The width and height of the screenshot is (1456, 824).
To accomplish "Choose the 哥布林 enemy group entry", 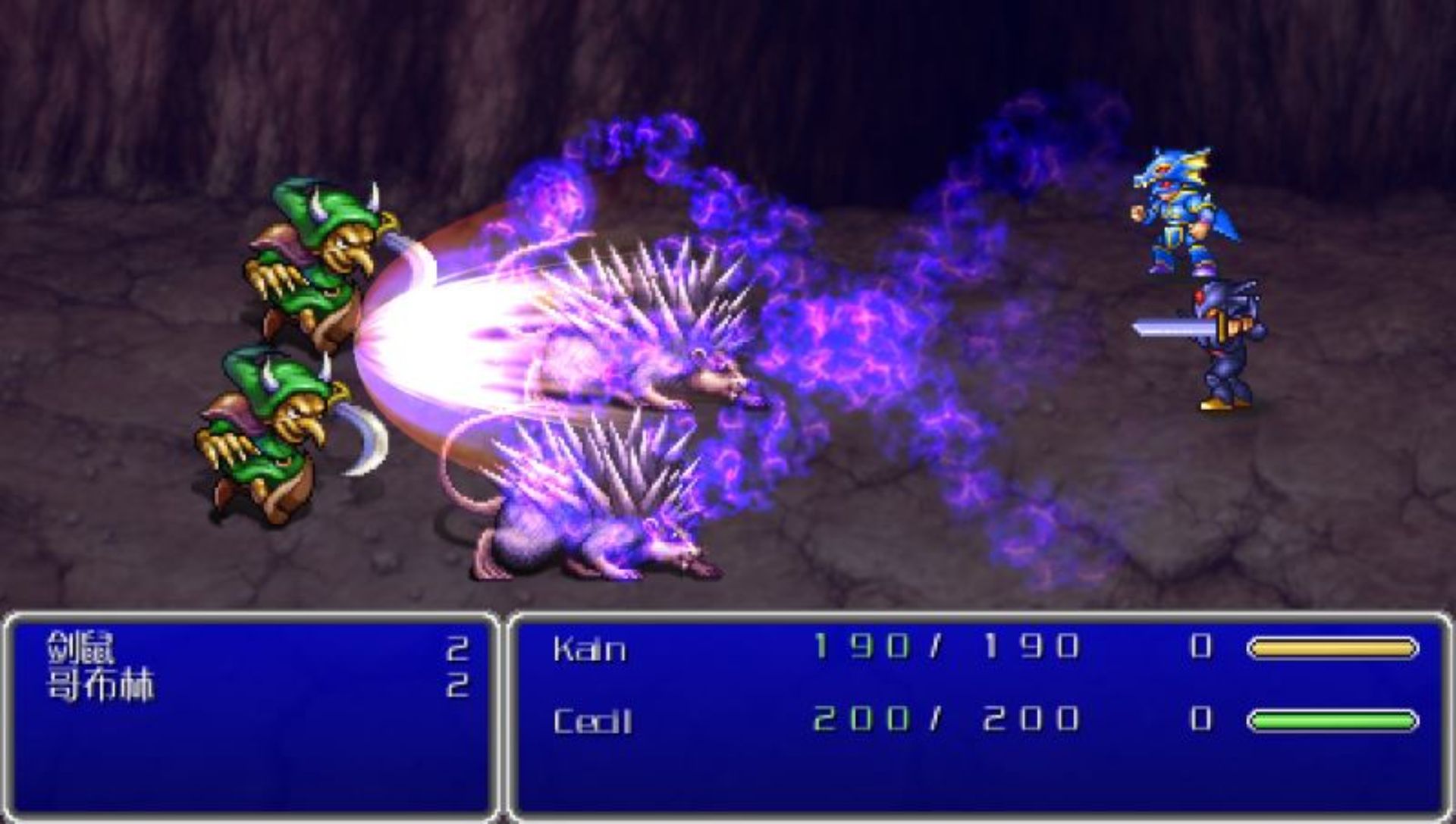I will click(100, 686).
